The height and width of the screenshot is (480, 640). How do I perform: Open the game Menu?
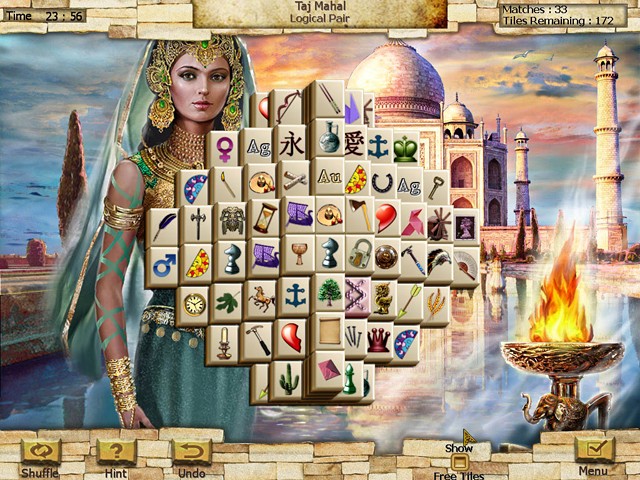(x=594, y=452)
